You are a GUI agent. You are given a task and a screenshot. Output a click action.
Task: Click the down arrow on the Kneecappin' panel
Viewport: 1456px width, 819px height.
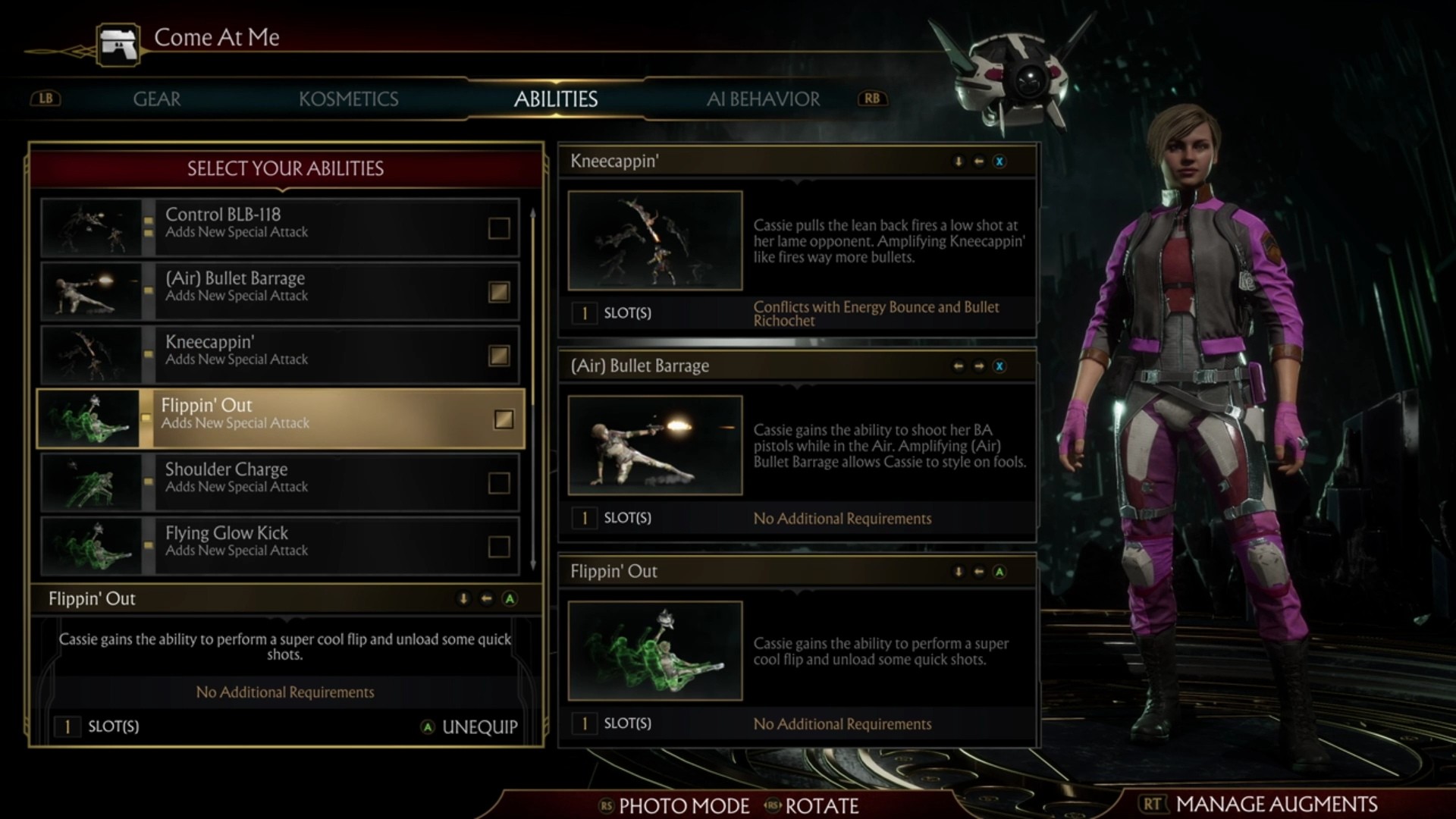point(959,162)
